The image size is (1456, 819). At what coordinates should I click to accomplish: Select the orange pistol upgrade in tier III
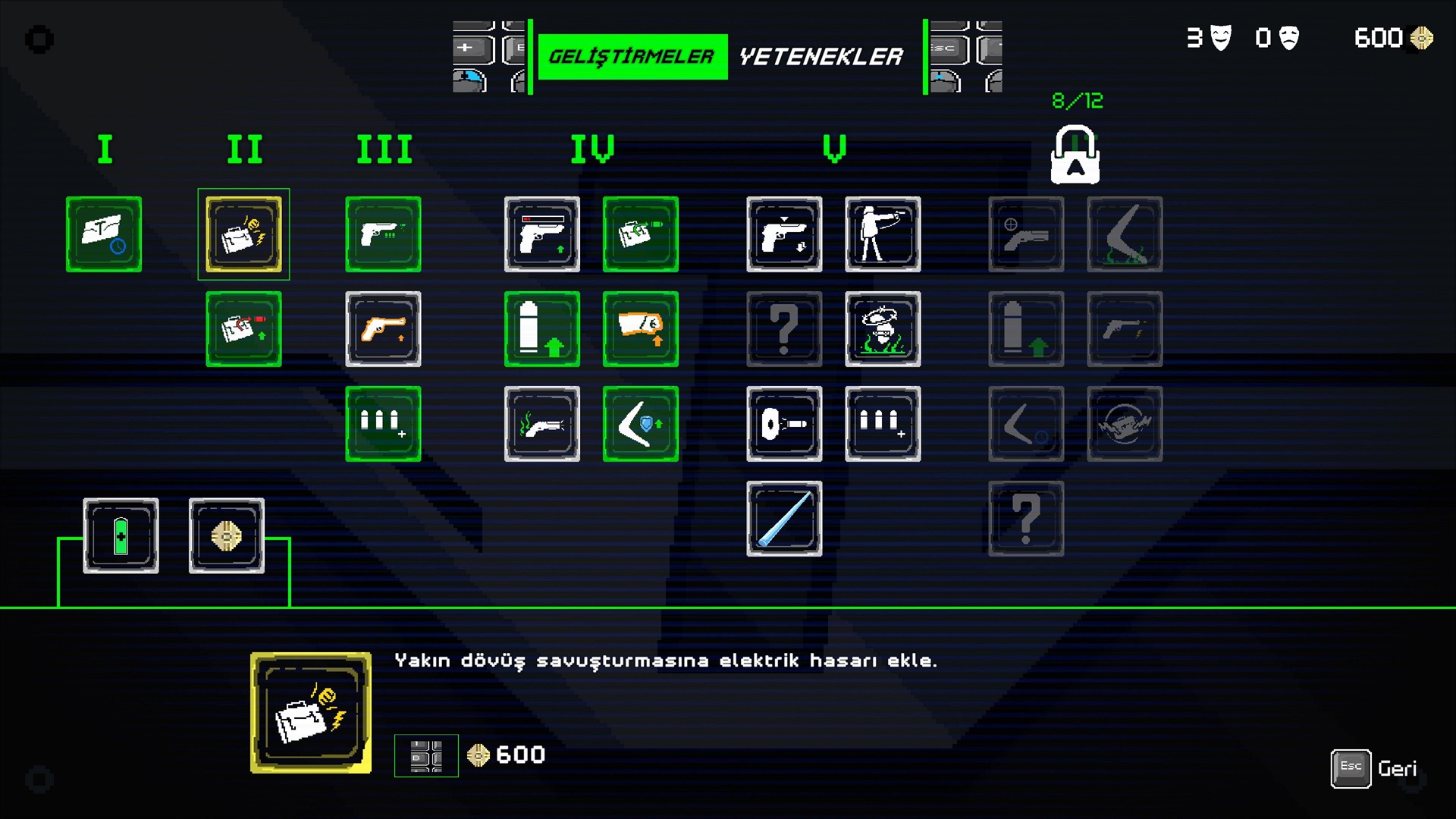[x=383, y=328]
